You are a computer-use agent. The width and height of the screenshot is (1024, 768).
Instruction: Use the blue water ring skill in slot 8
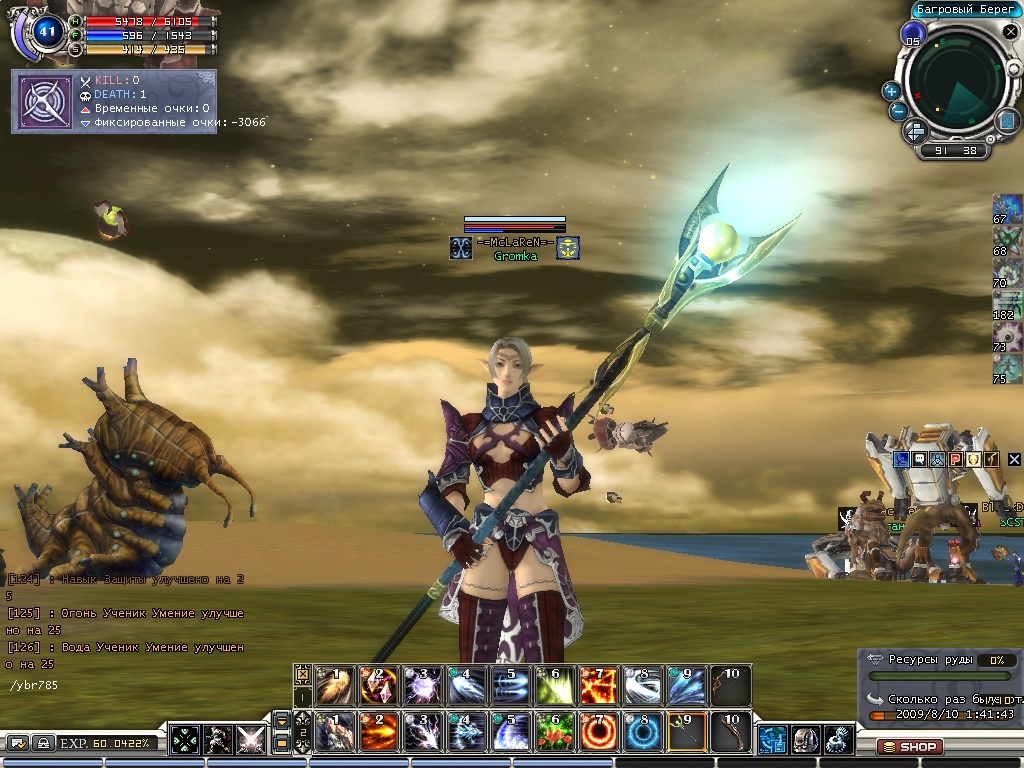point(643,733)
